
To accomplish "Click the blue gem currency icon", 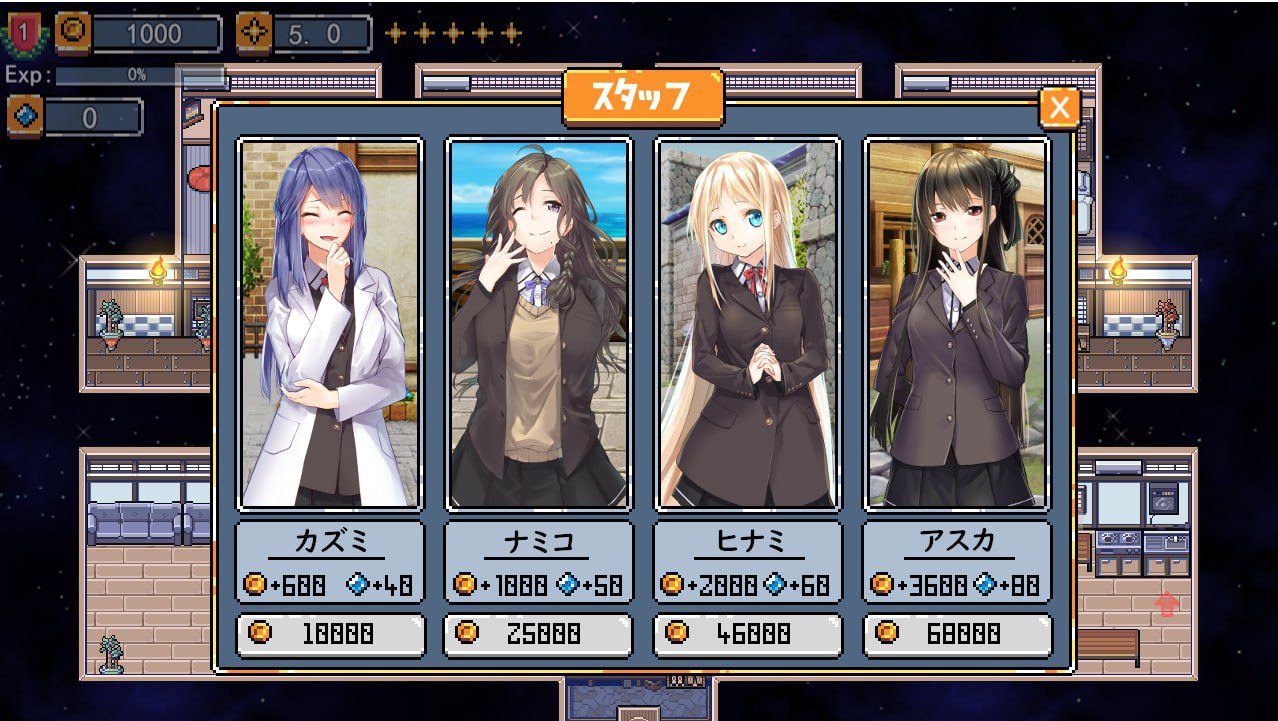I will click(x=24, y=117).
